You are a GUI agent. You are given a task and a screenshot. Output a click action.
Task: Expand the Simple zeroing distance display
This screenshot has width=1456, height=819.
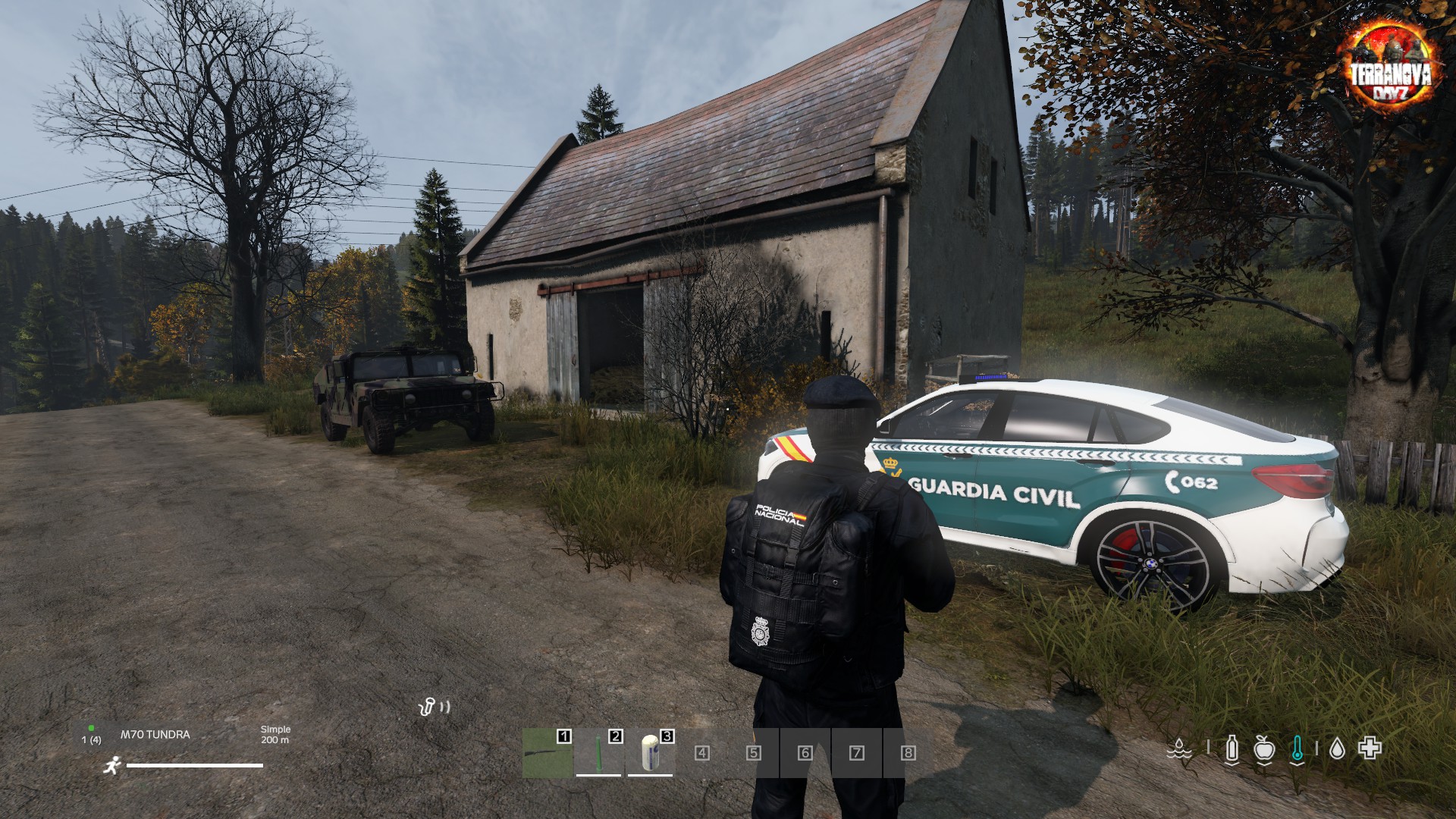pyautogui.click(x=276, y=736)
